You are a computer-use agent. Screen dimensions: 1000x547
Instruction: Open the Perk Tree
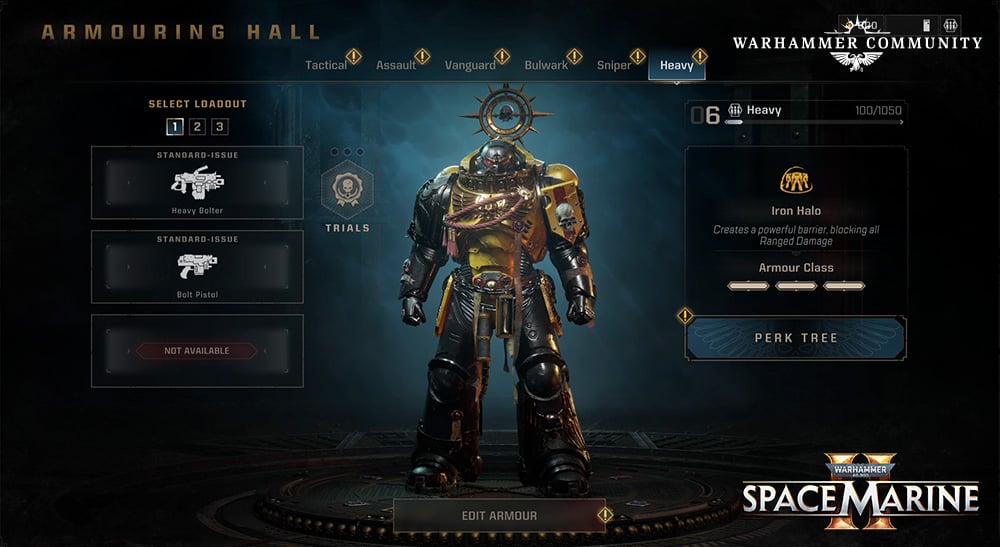(796, 338)
